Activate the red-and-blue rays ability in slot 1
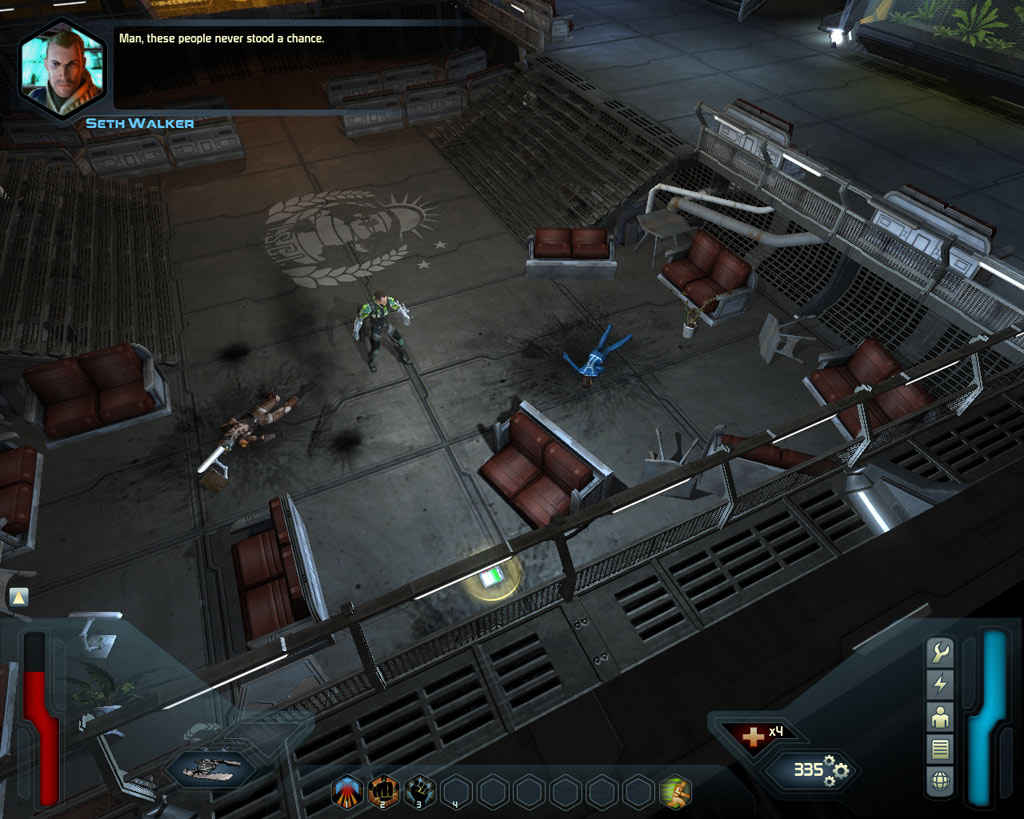Image resolution: width=1024 pixels, height=819 pixels. [348, 792]
